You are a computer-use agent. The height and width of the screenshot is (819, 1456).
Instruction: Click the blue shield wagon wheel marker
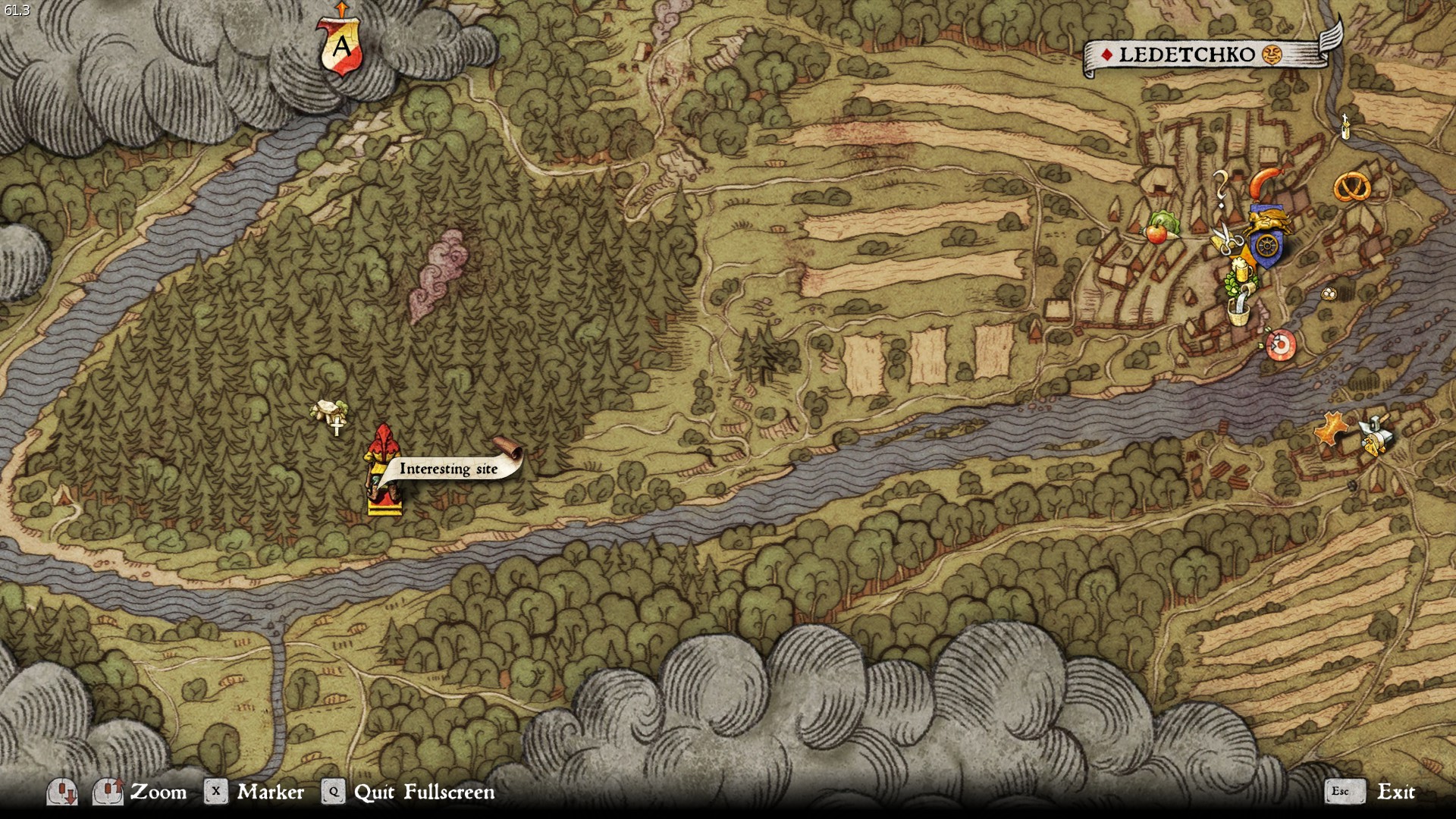click(x=1266, y=246)
